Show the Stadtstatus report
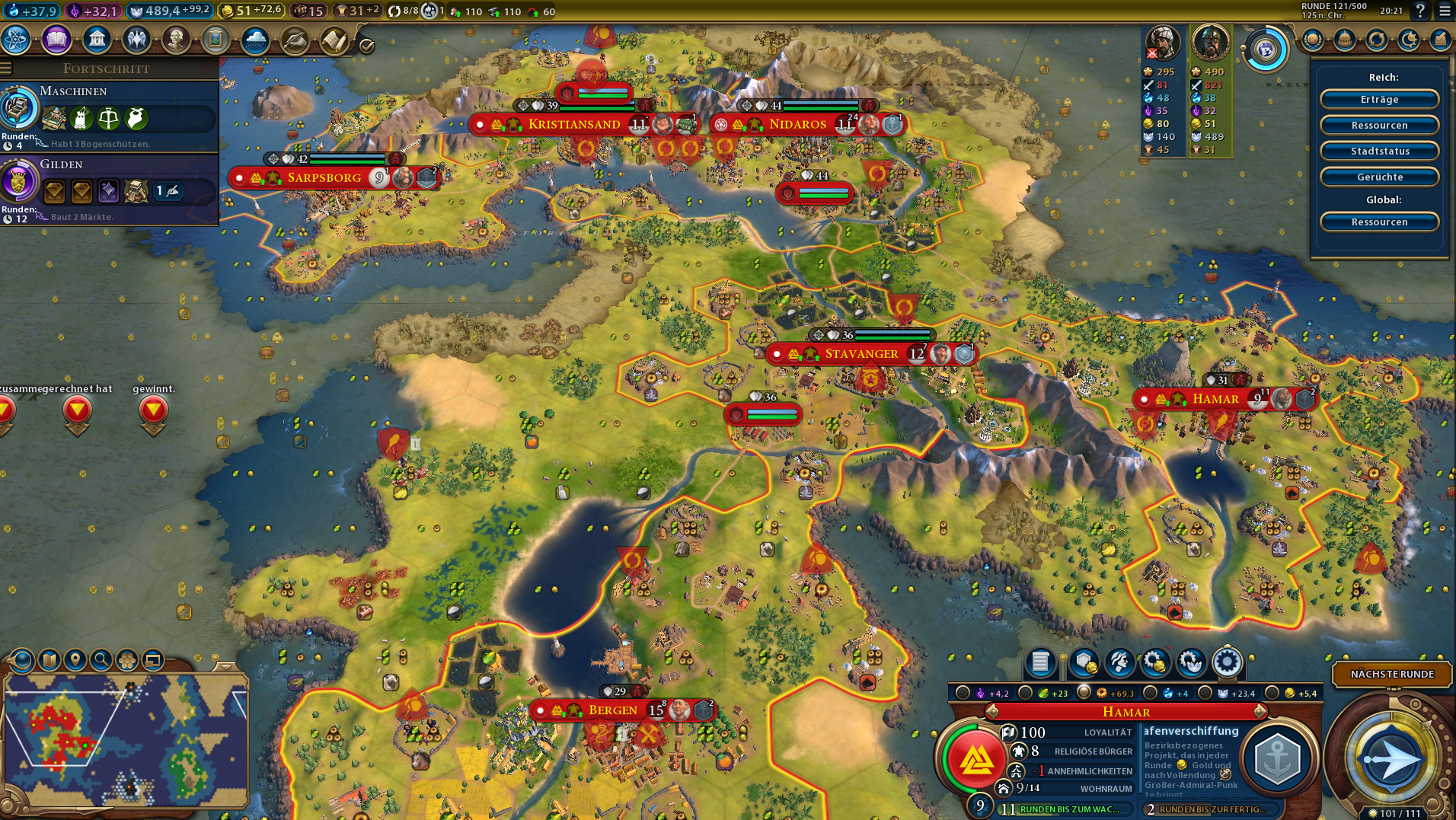The height and width of the screenshot is (820, 1456). [1379, 151]
